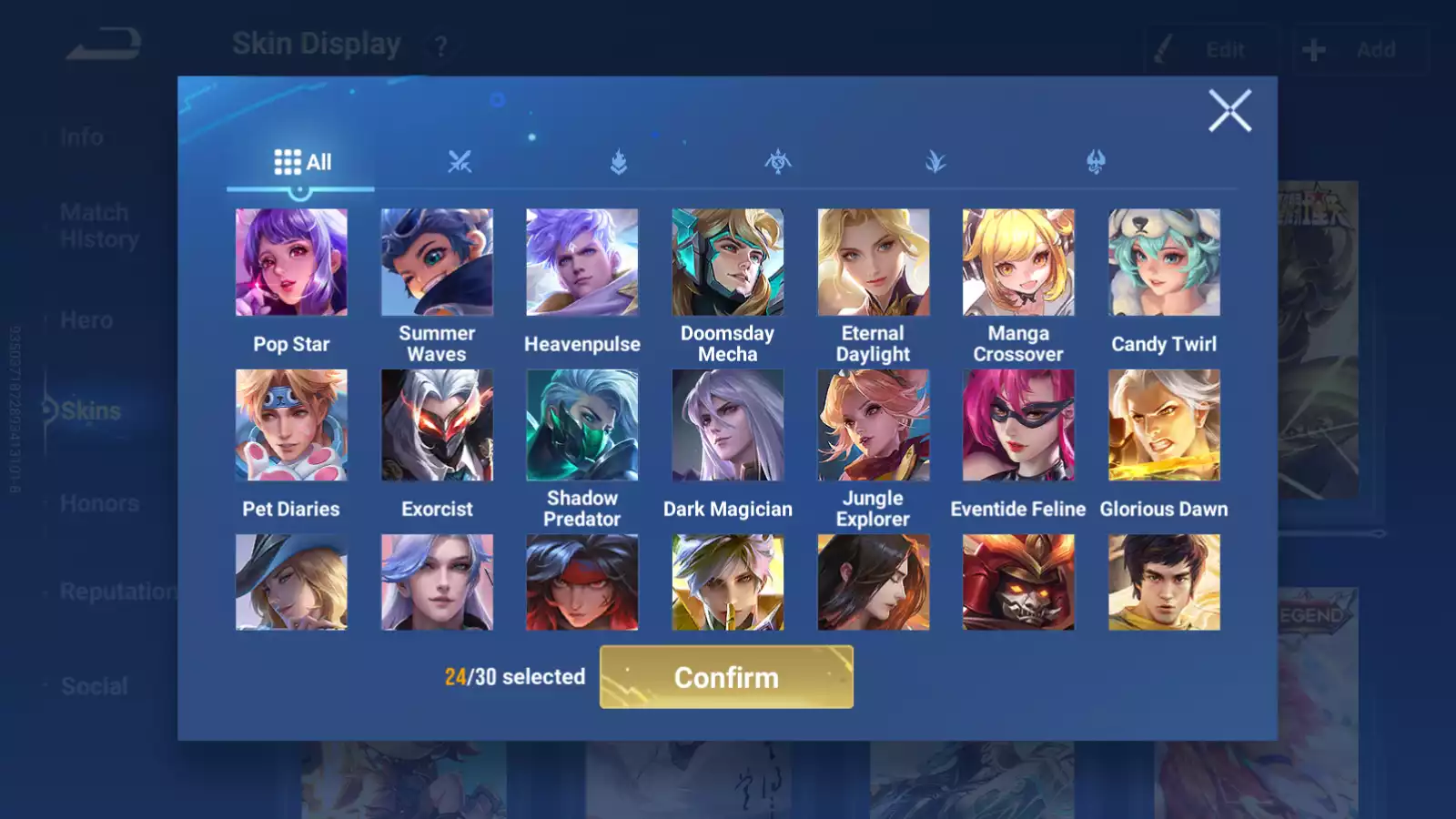This screenshot has width=1456, height=819.
Task: Select the Shadow Predator skin
Action: (582, 425)
